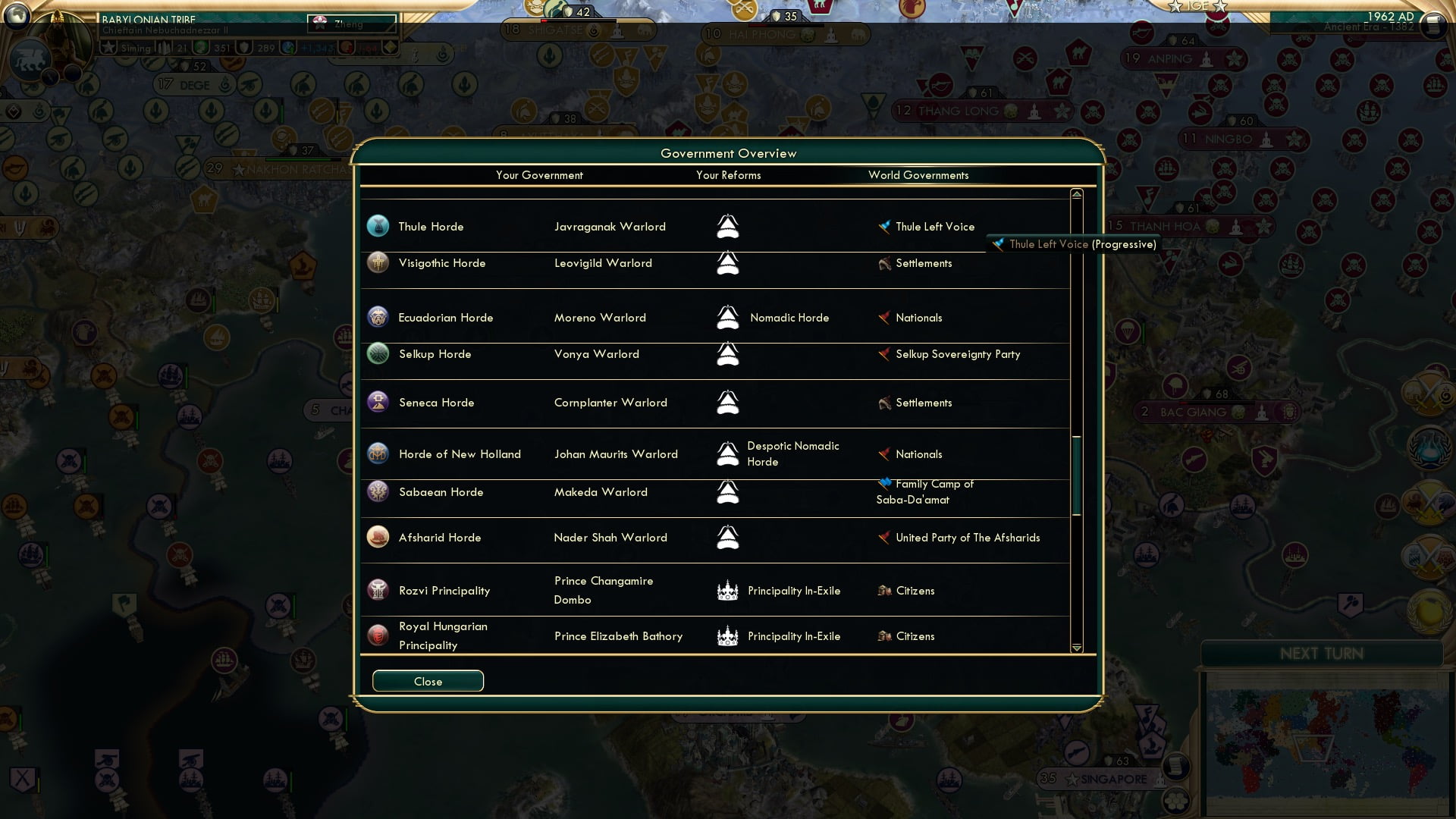The height and width of the screenshot is (819, 1456).
Task: Click the Citizens icon for Royal Hungarian Principality
Action: tap(882, 636)
